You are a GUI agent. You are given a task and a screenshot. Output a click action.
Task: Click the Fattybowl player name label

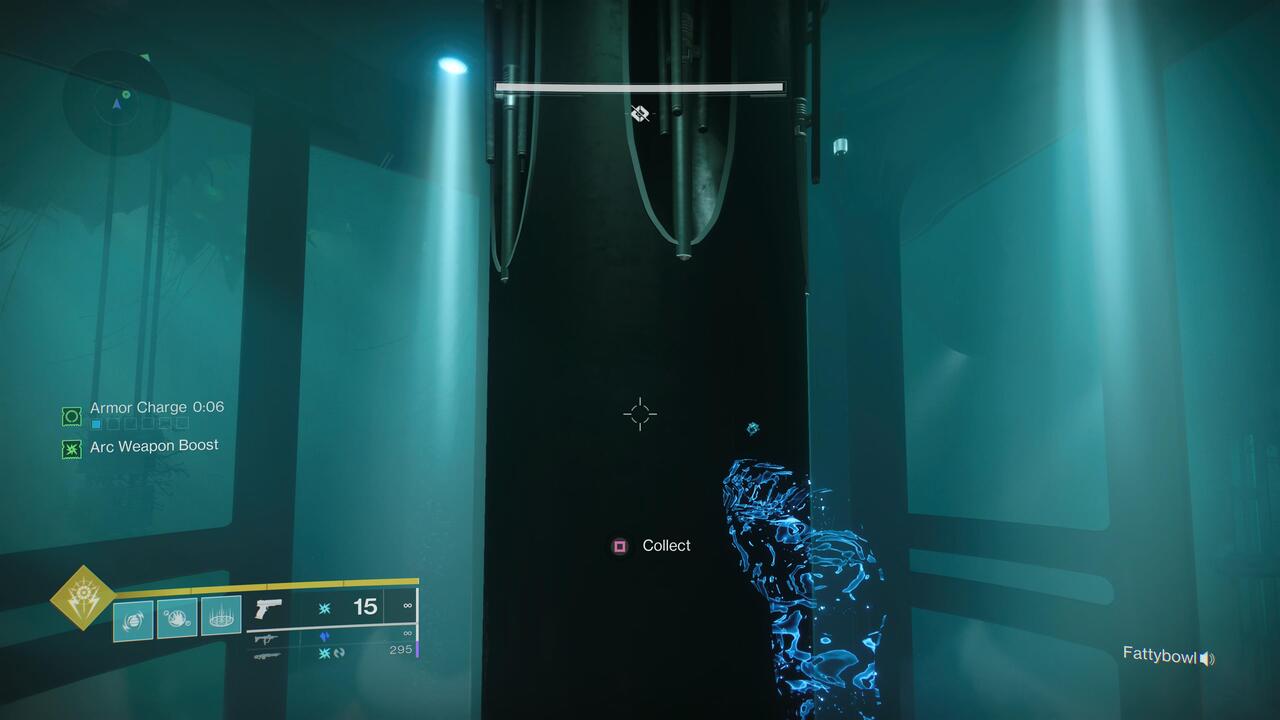point(1160,657)
